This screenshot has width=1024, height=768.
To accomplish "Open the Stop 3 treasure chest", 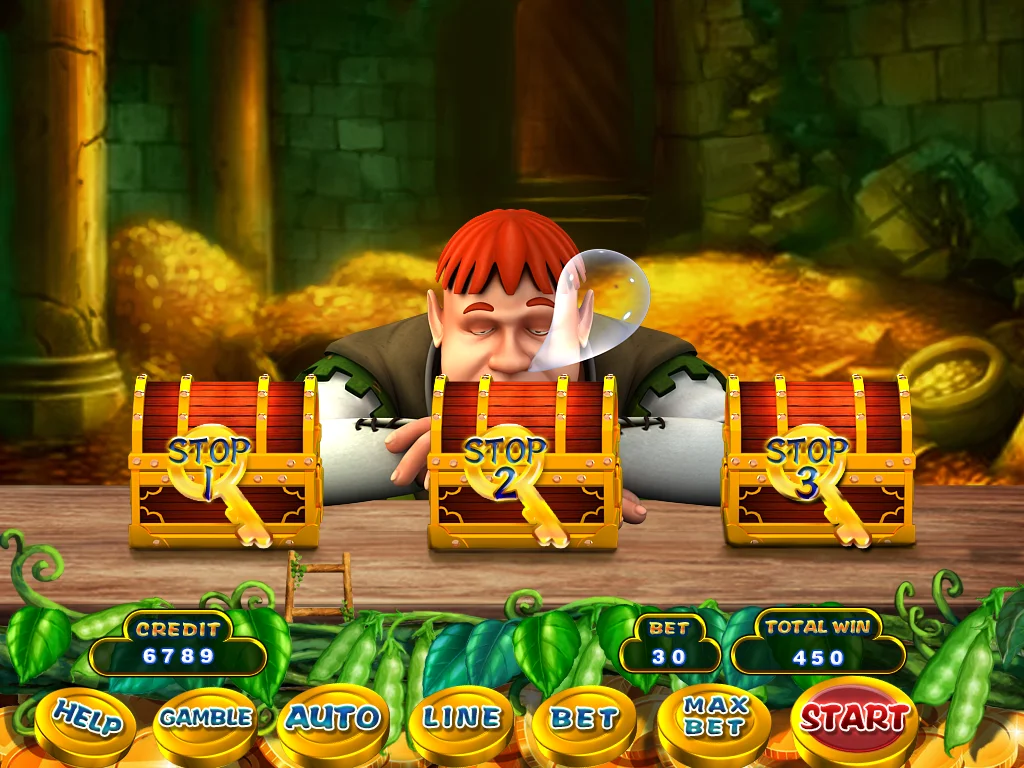I will (819, 463).
